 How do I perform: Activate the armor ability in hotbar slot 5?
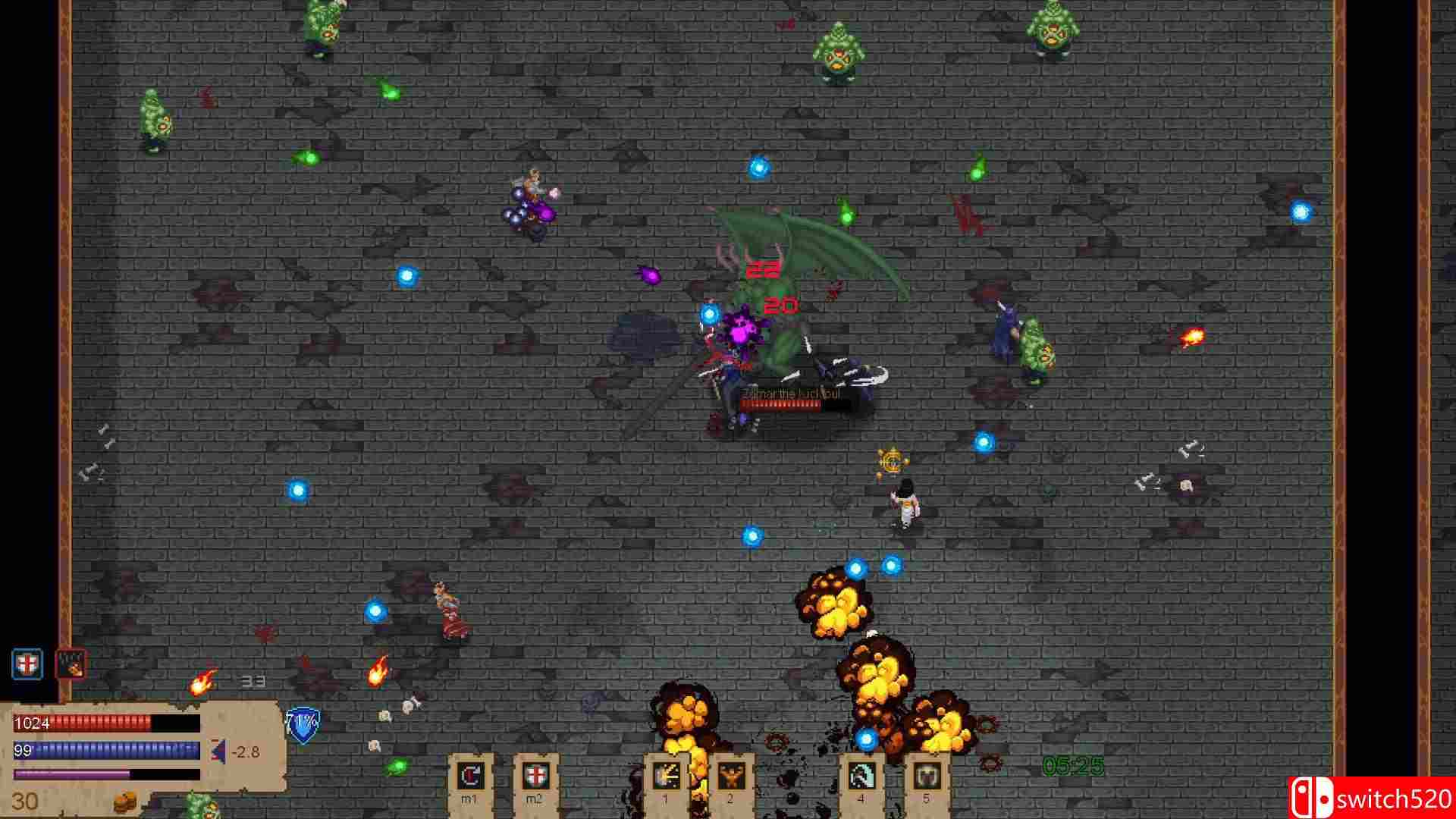coord(927,773)
